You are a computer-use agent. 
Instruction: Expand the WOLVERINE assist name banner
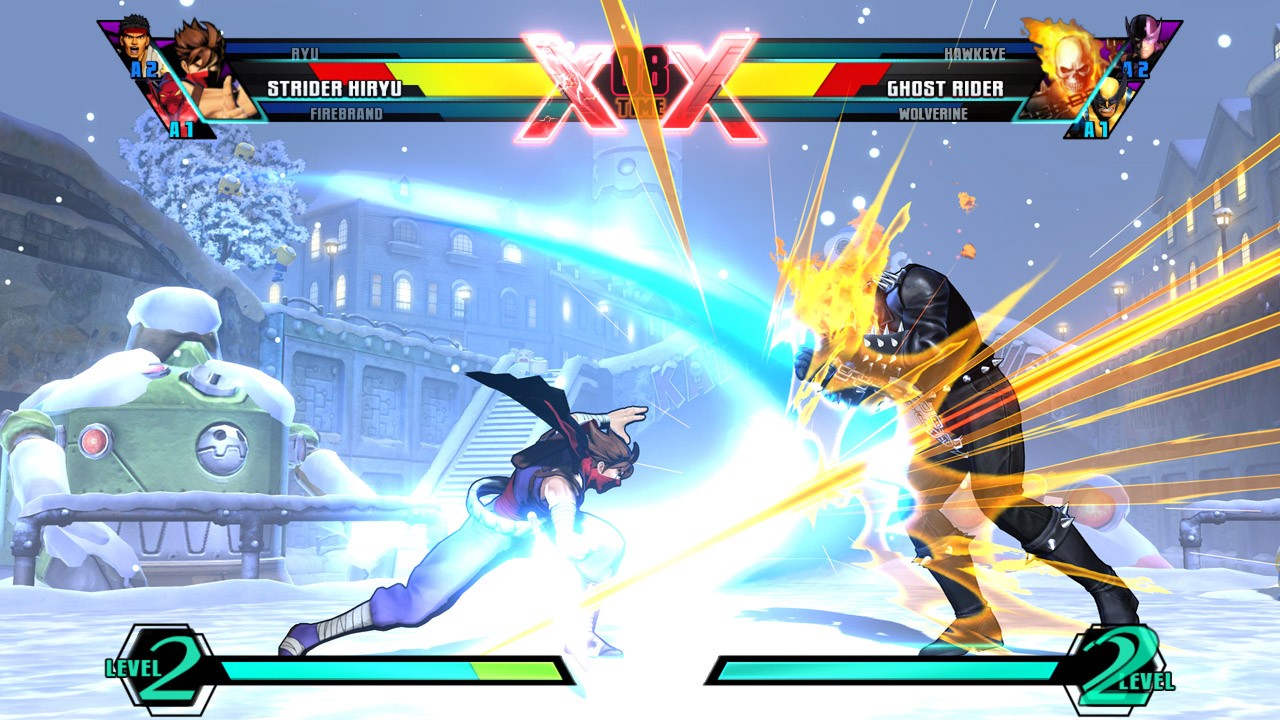coord(935,113)
